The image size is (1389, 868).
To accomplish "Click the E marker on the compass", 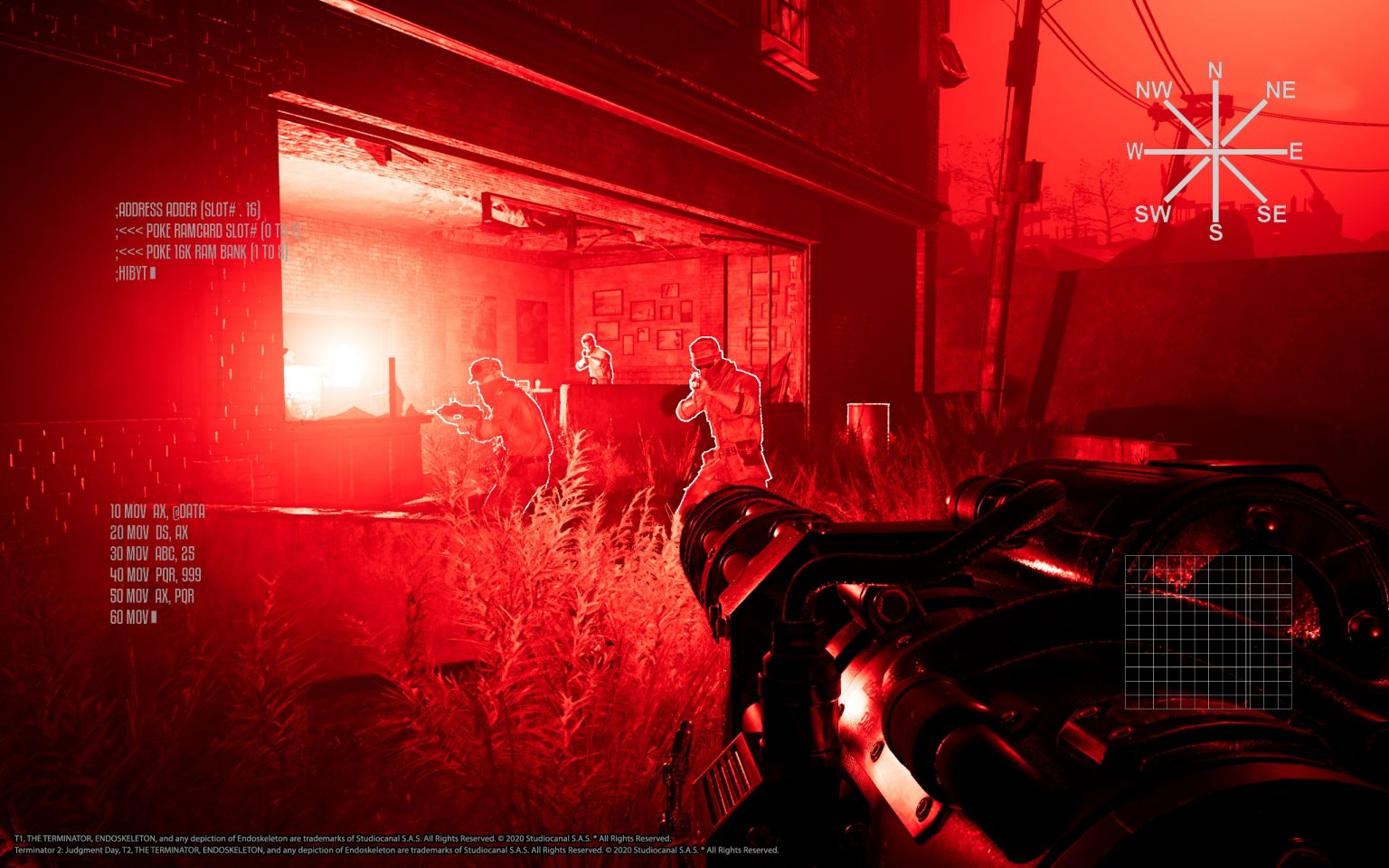I will tap(1295, 150).
